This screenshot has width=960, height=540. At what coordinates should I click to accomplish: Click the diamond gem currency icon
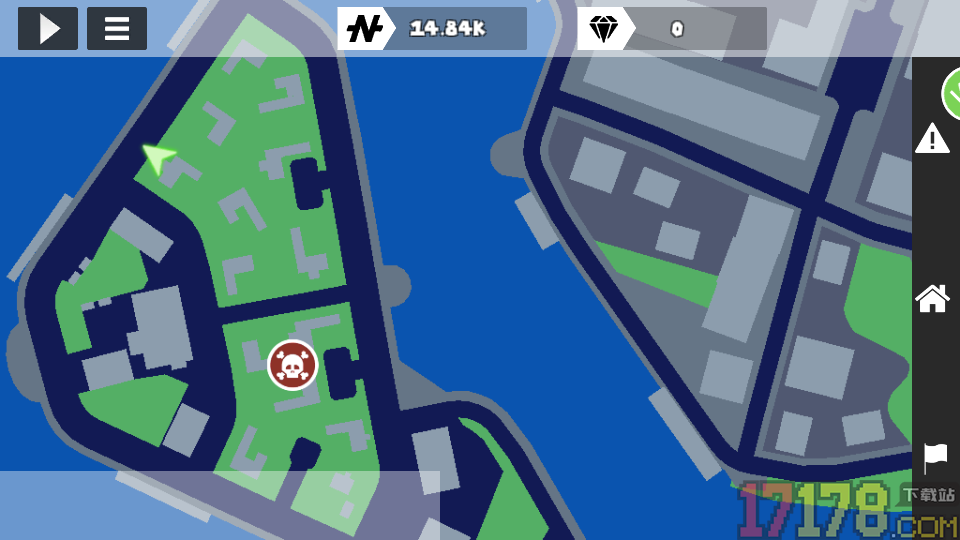[604, 29]
